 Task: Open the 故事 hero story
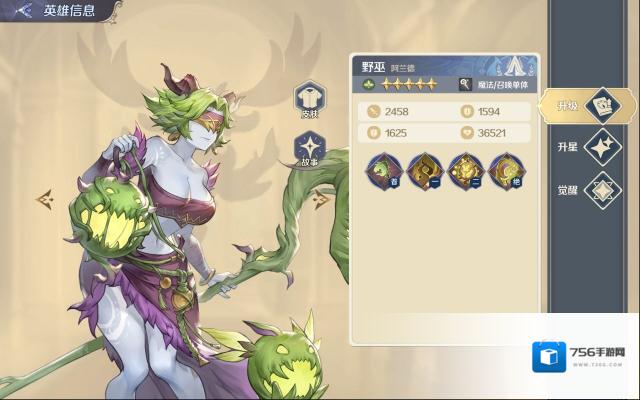309,148
